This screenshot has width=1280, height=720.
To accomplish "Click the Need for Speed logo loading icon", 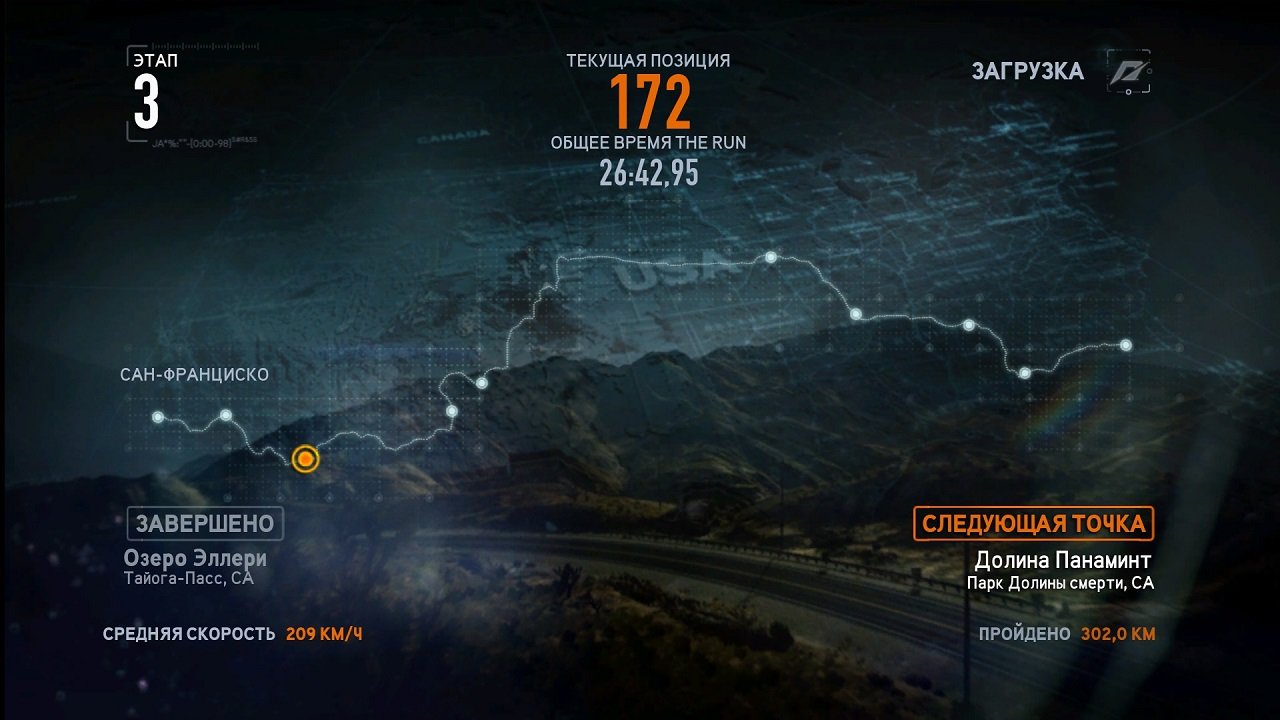I will 1129,72.
